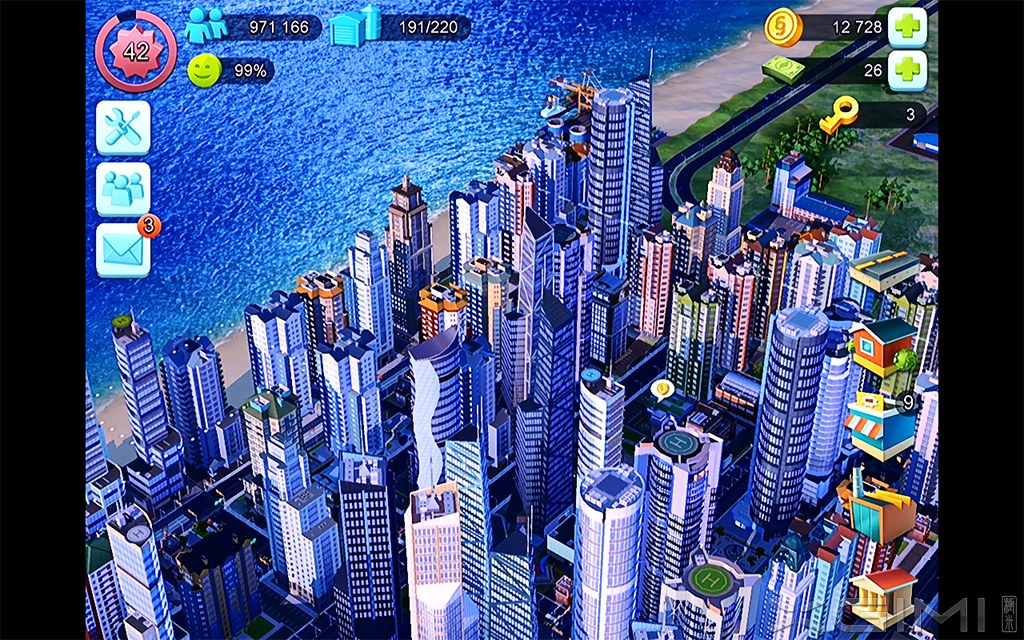Buy SimCash with the lower green plus
The height and width of the screenshot is (640, 1024).
point(907,70)
